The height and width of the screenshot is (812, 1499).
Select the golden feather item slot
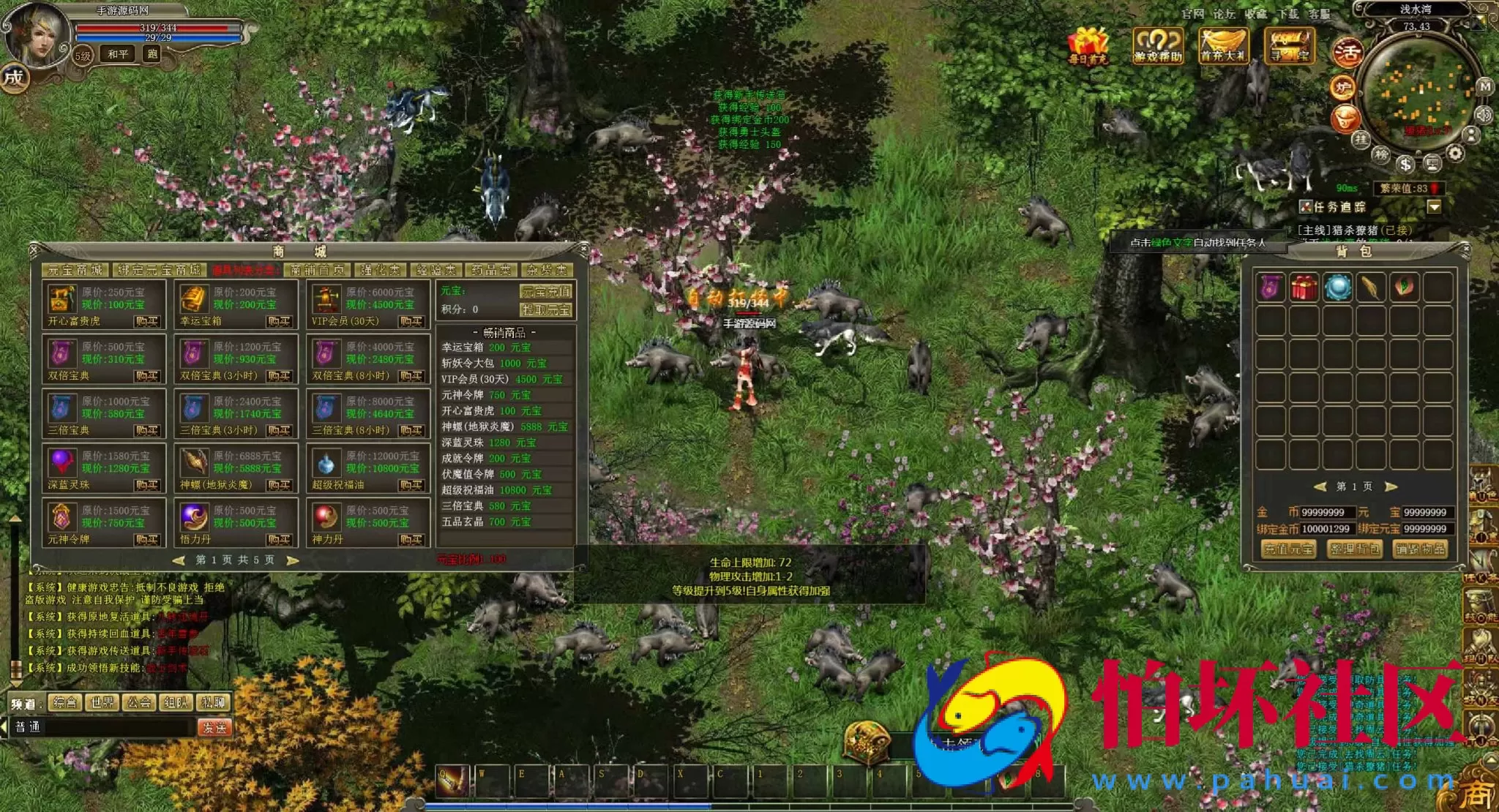(1370, 287)
